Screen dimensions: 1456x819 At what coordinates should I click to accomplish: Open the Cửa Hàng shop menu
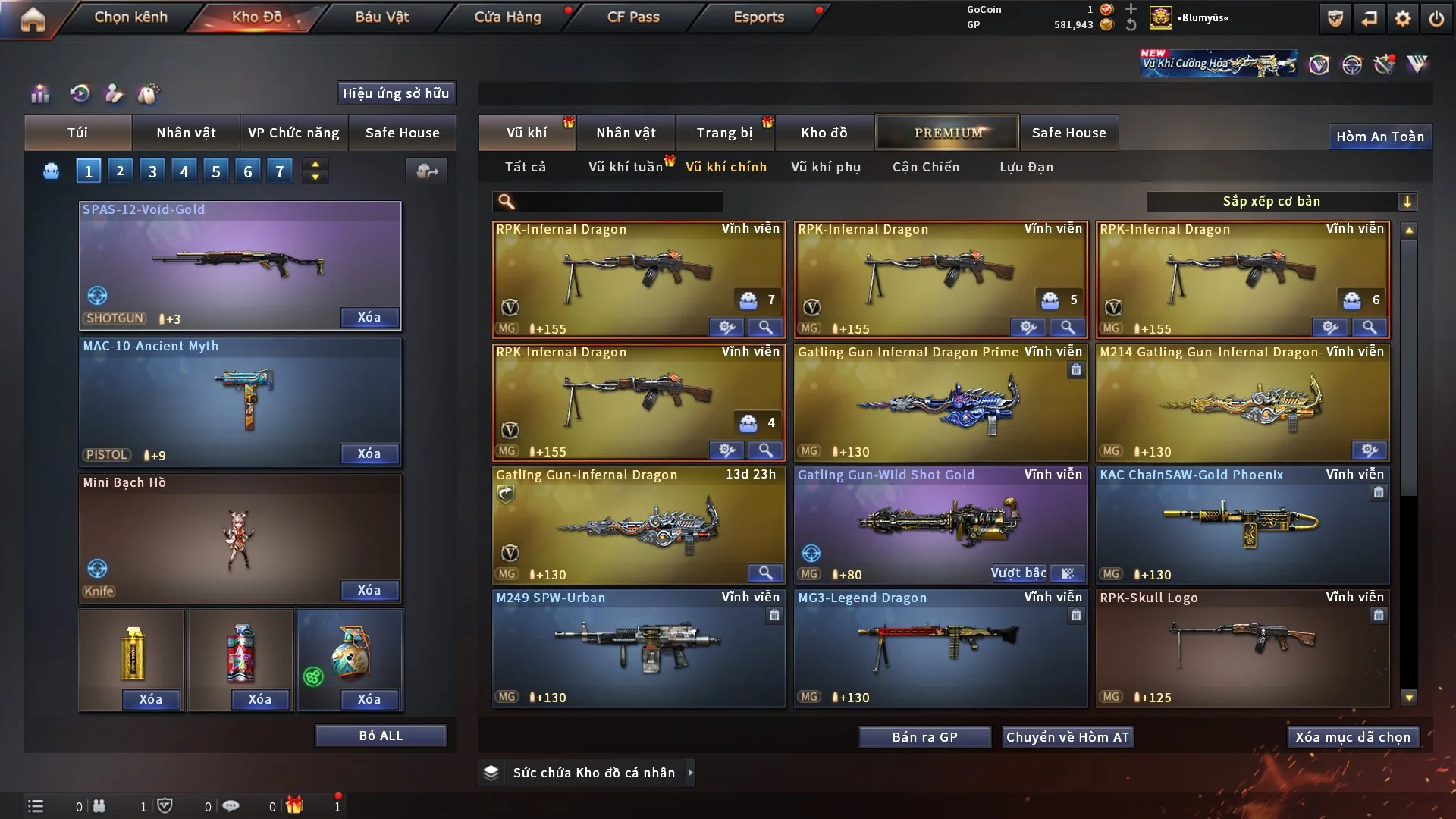[x=507, y=17]
